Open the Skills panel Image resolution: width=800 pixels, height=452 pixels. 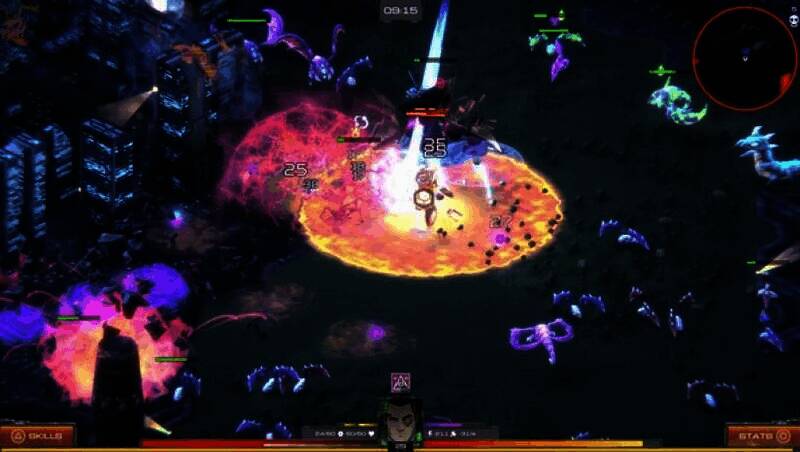pyautogui.click(x=38, y=436)
